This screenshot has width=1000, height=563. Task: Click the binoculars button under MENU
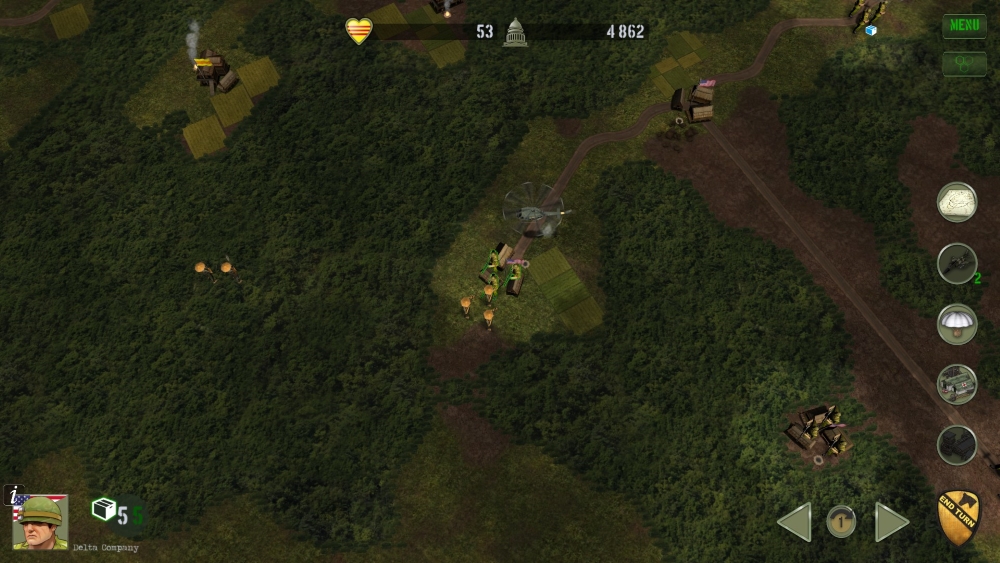(964, 64)
